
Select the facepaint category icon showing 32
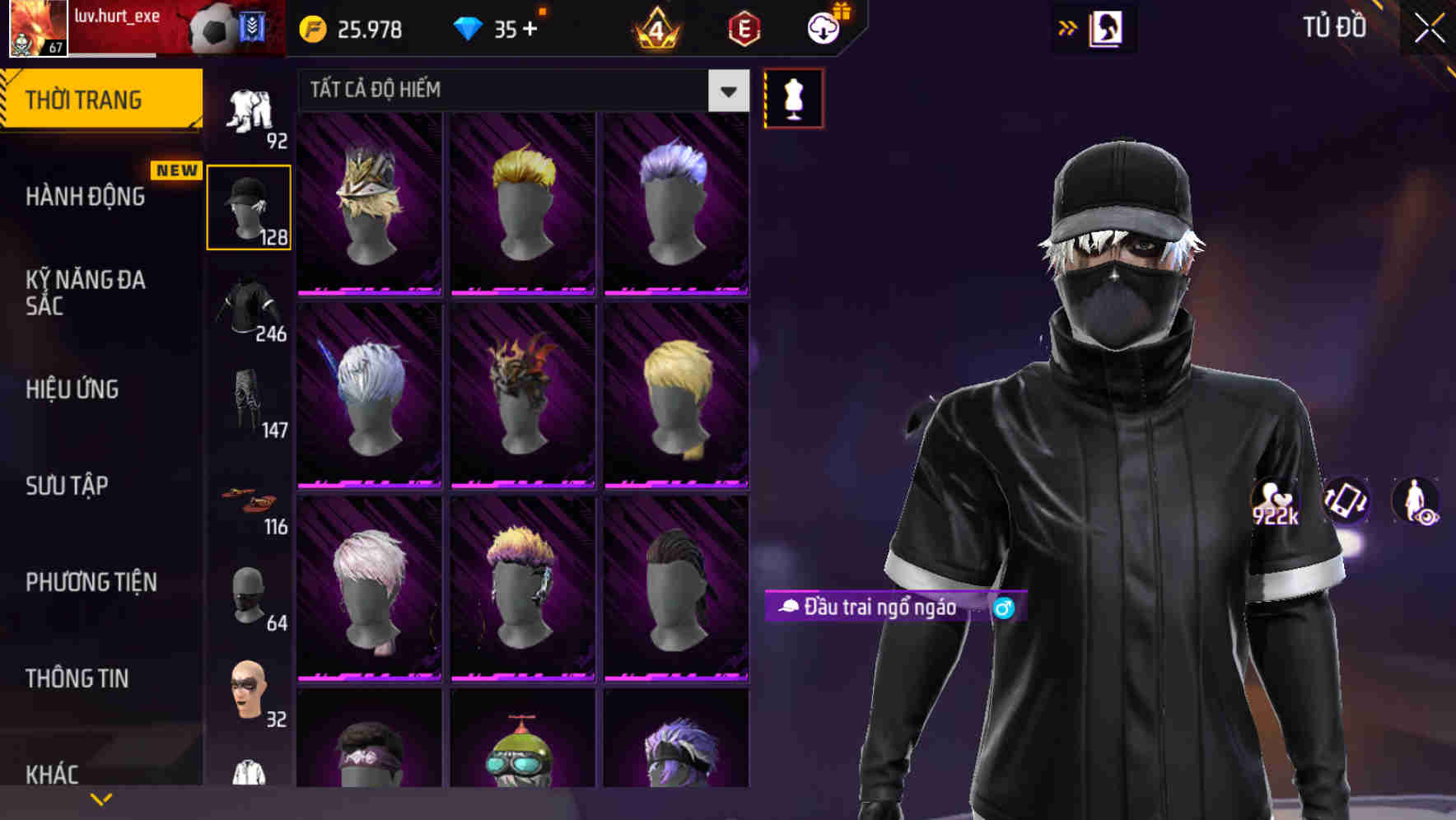pyautogui.click(x=249, y=693)
